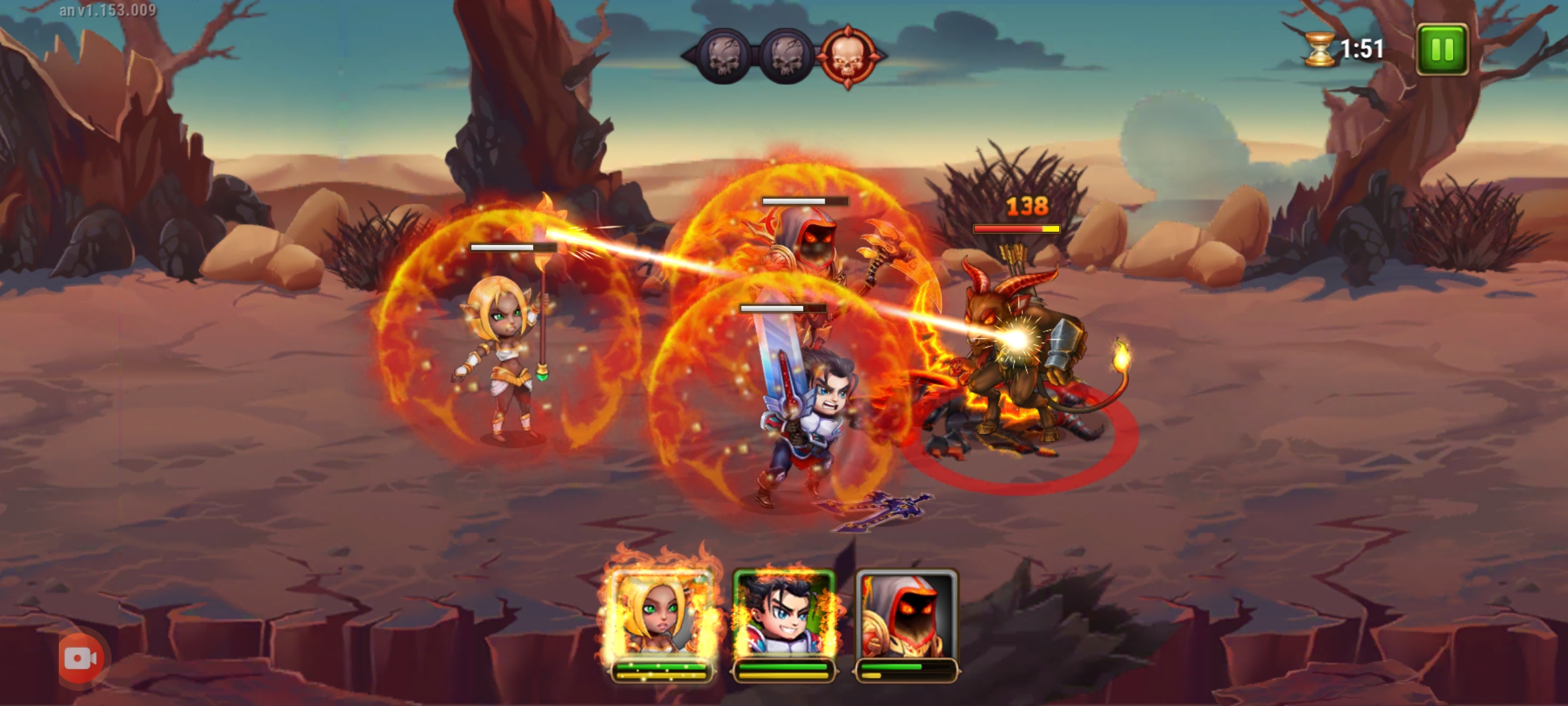The height and width of the screenshot is (706, 1568).
Task: Pause the battle with the green button
Action: [1442, 50]
